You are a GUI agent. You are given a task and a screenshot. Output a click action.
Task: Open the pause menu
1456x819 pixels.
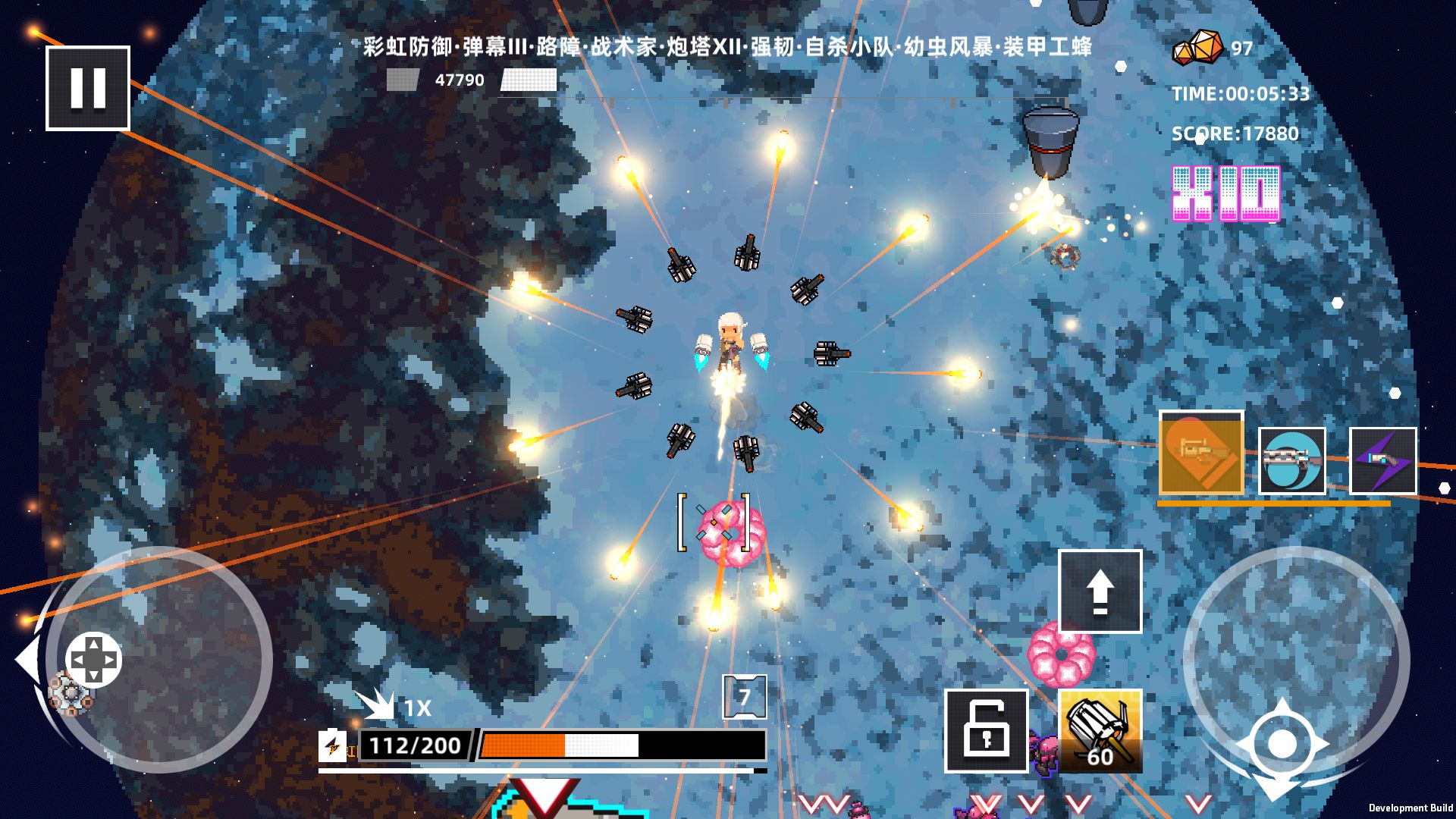tap(87, 89)
